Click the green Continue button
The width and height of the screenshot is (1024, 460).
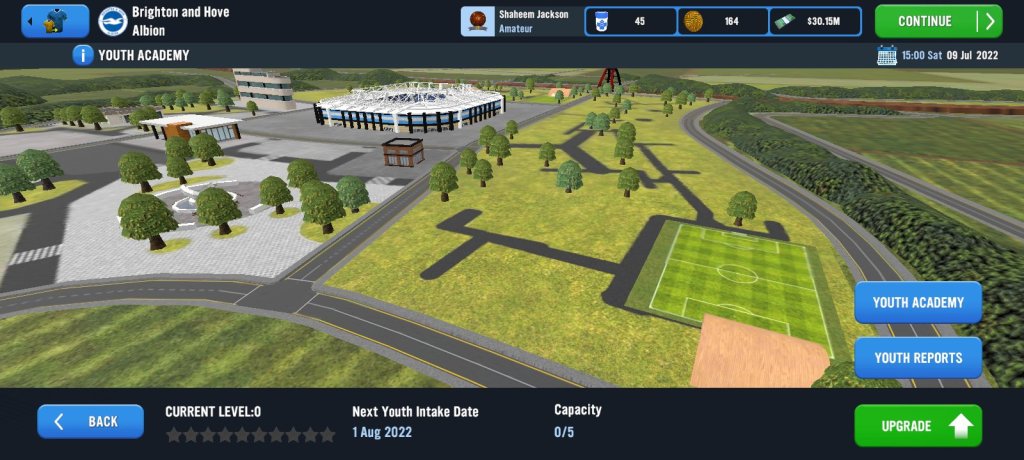pos(937,21)
